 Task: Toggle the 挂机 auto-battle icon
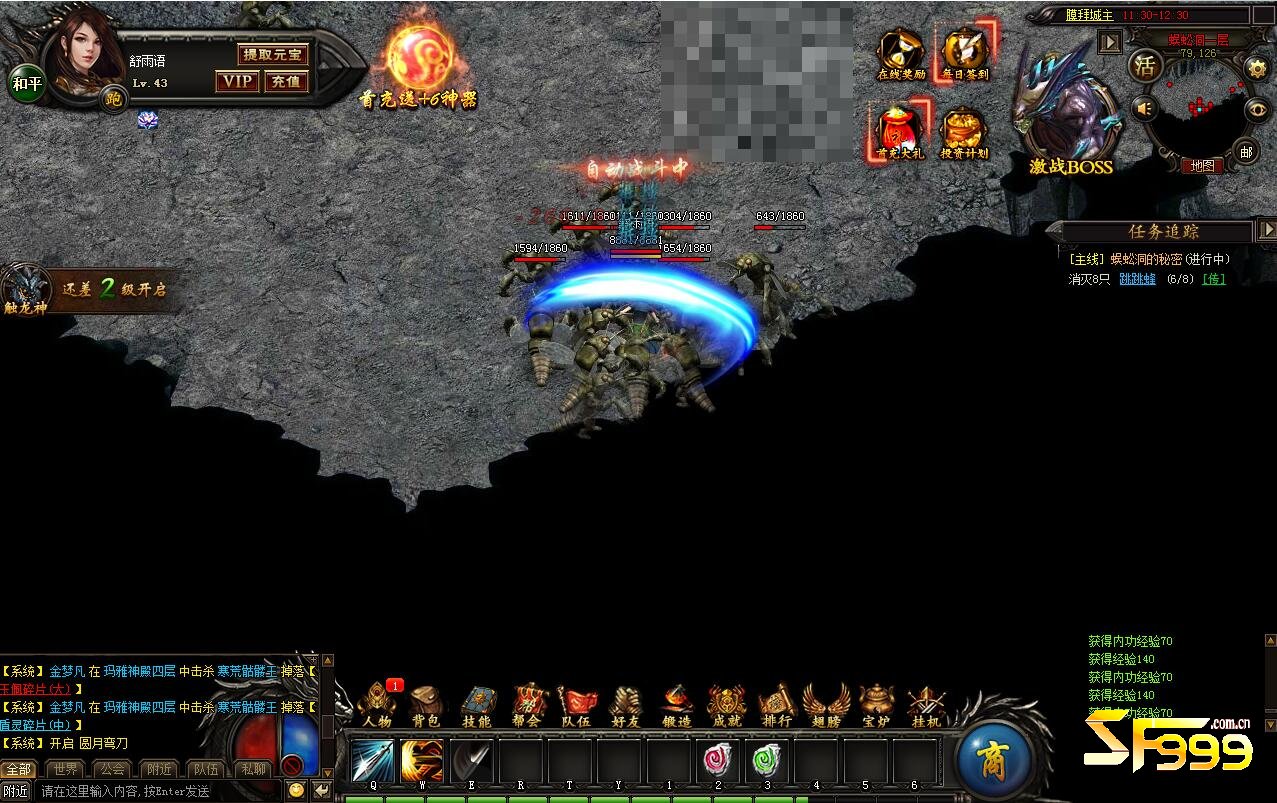(x=926, y=704)
